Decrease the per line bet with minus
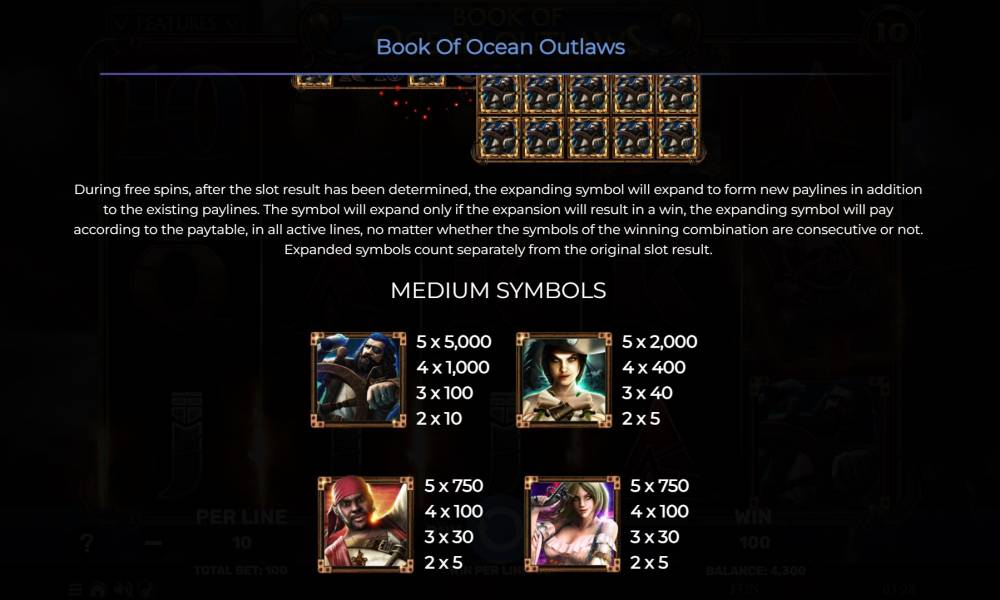The height and width of the screenshot is (600, 1000). [x=153, y=543]
